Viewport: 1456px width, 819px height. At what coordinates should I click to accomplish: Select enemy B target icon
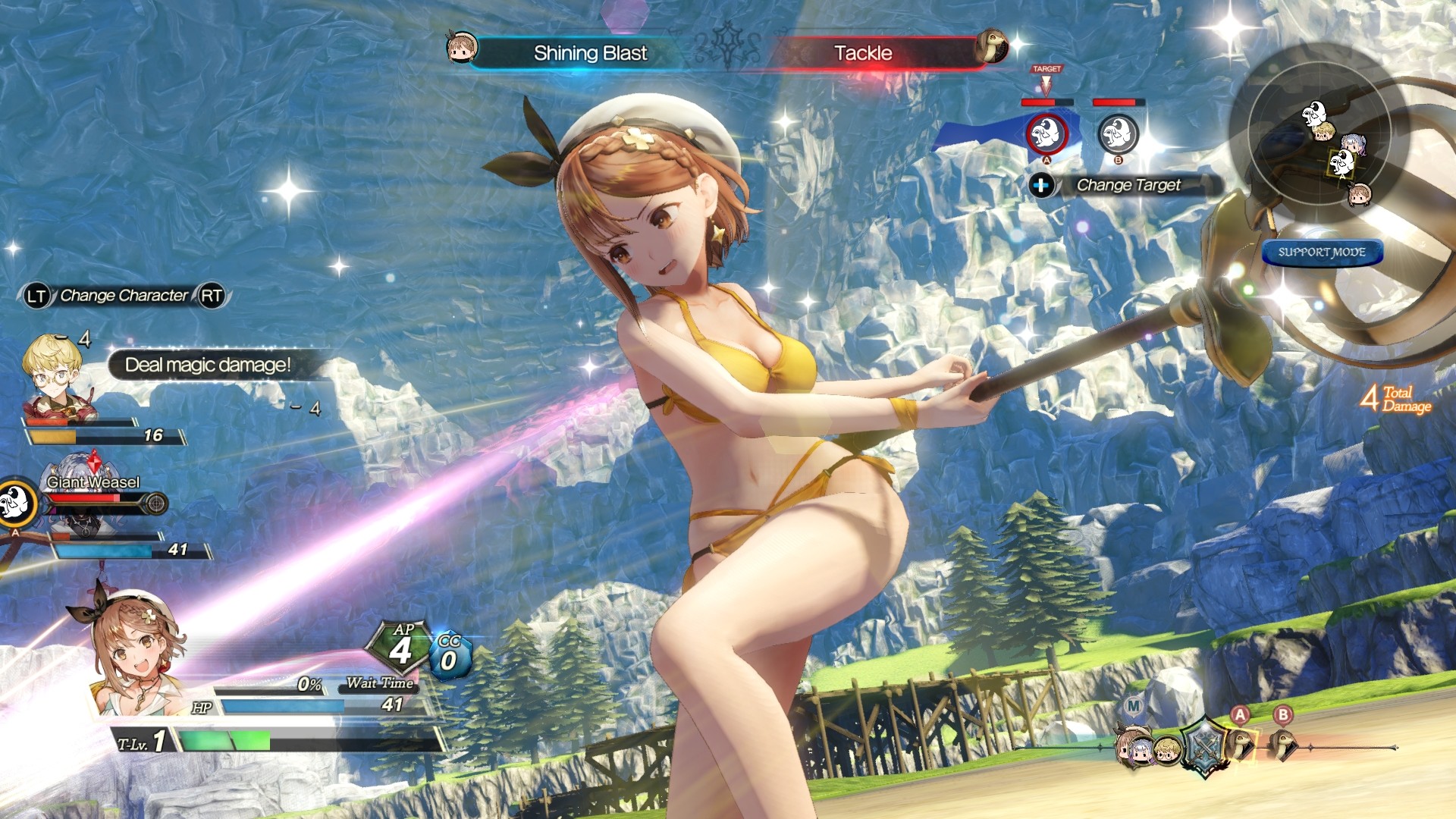(x=1118, y=134)
